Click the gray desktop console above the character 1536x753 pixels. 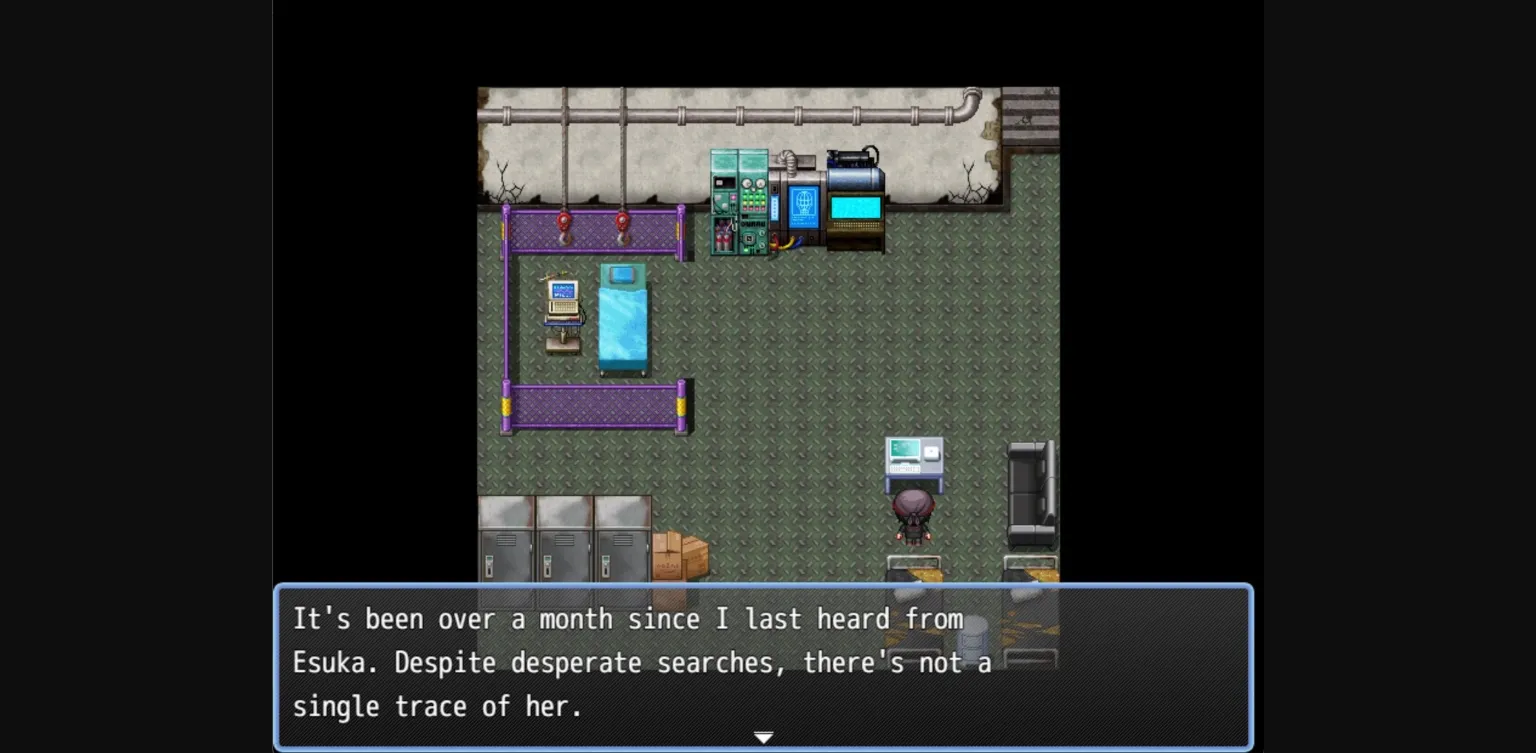[914, 455]
